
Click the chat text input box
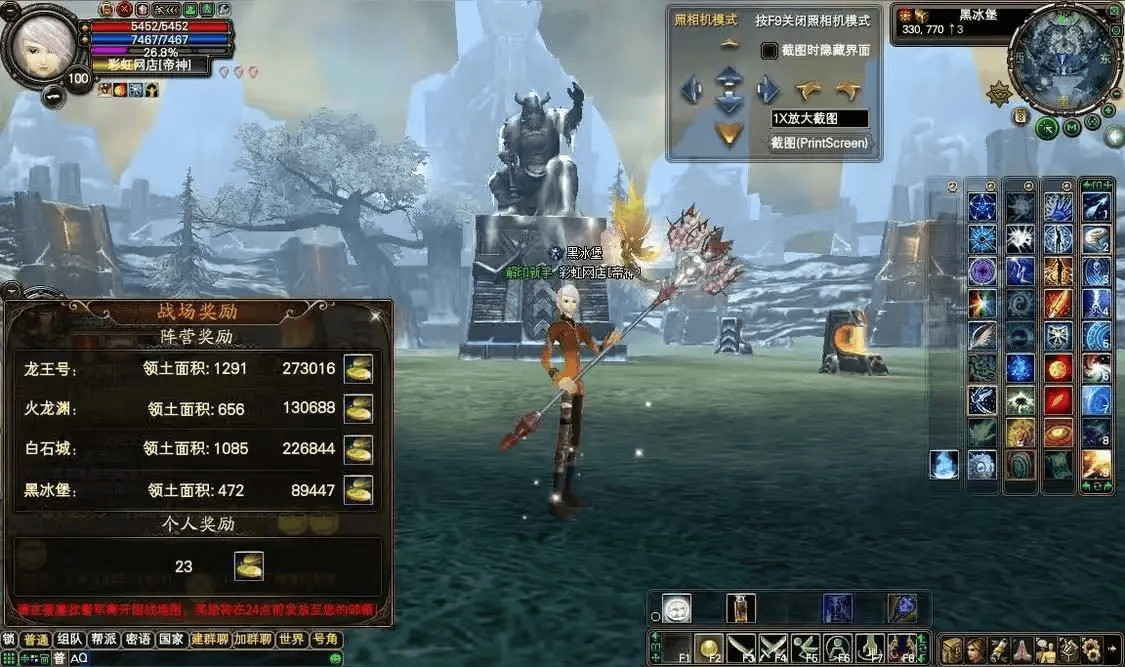coord(200,658)
